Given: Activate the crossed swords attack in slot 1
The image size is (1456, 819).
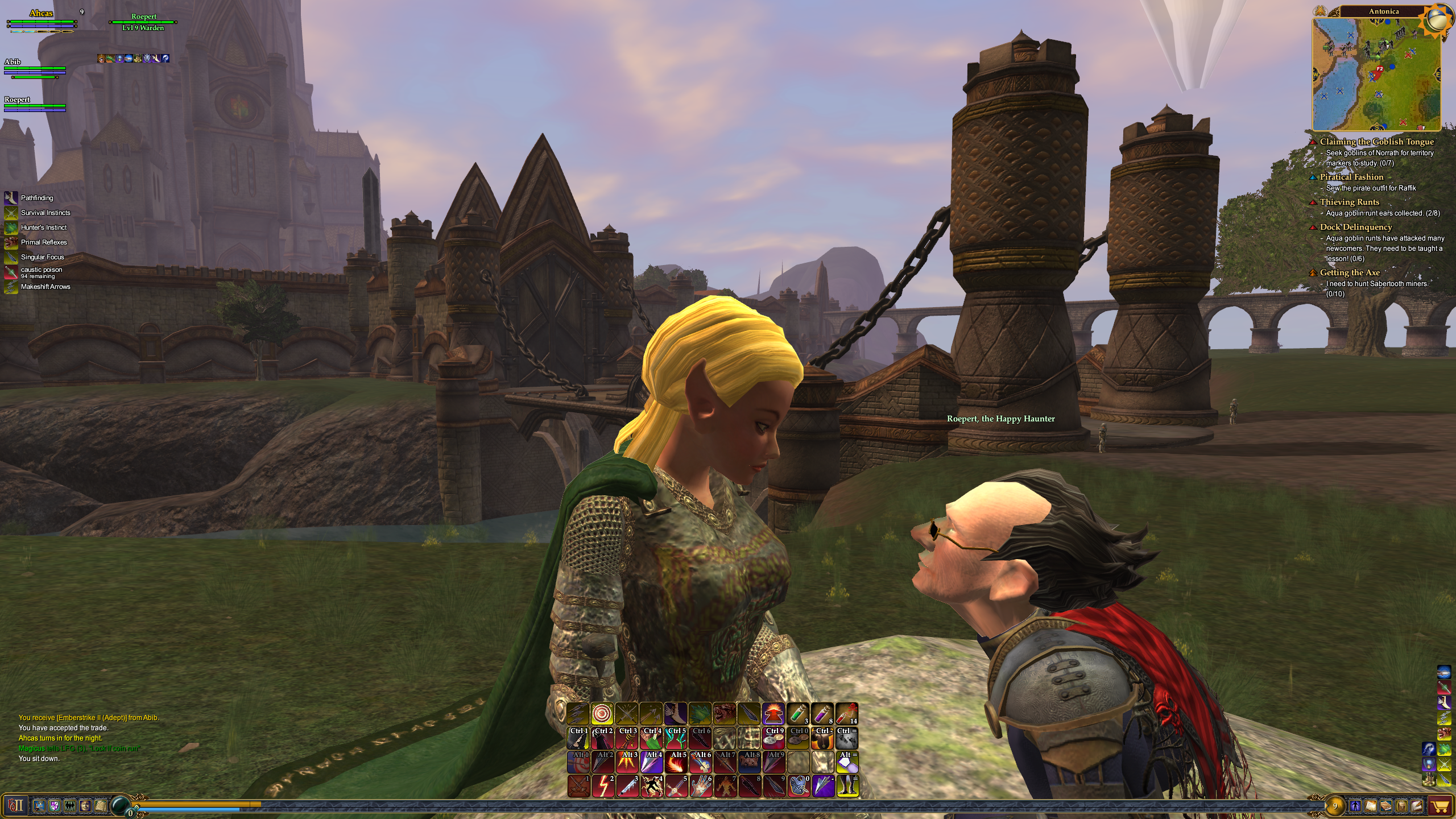Looking at the screenshot, I should pos(579,787).
